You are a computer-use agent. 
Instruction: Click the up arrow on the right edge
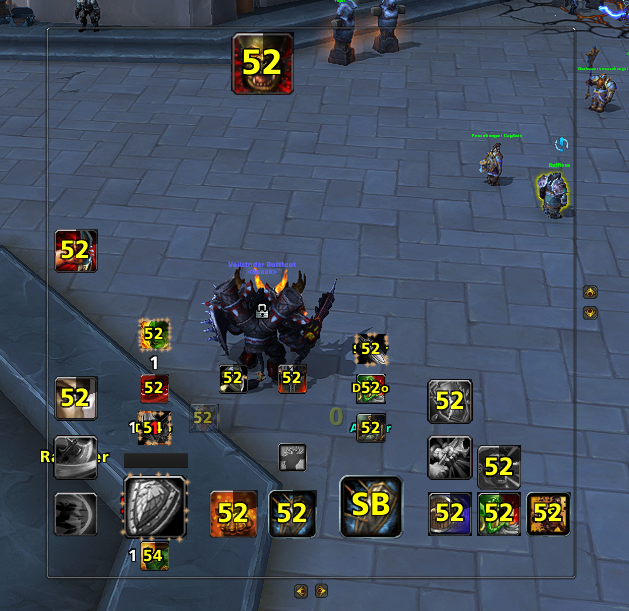590,292
